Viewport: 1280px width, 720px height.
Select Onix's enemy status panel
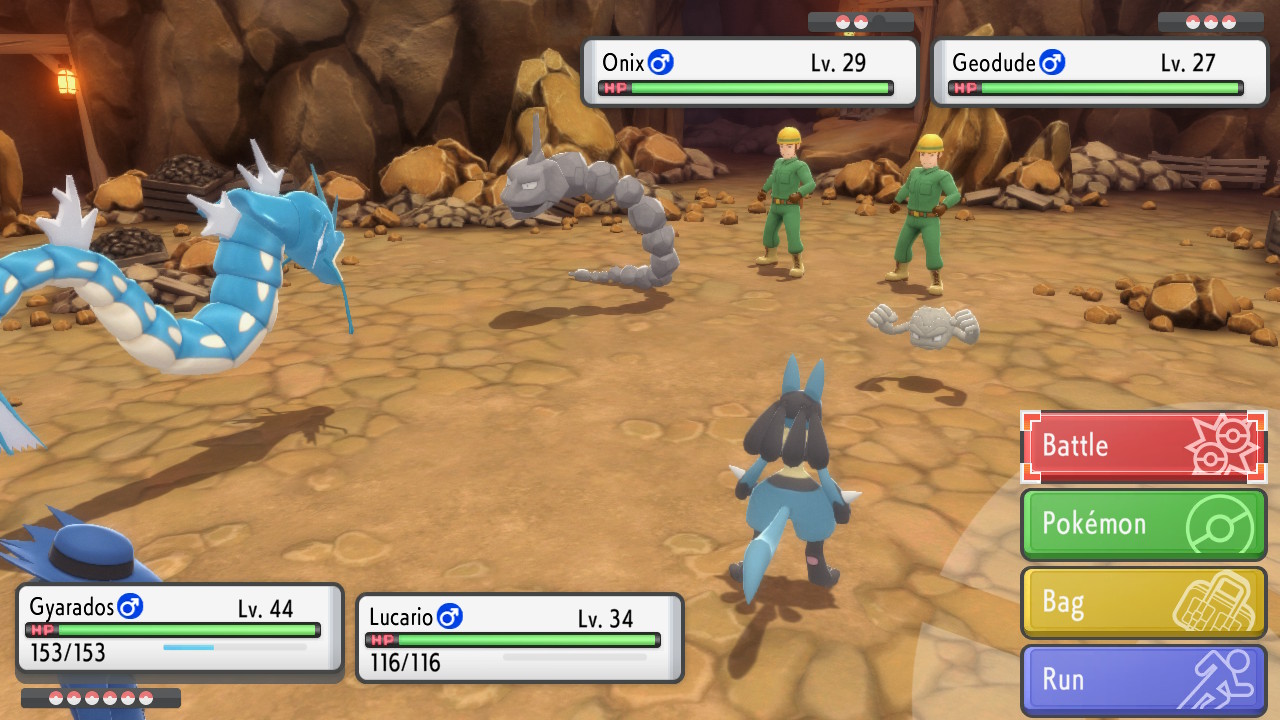(749, 72)
